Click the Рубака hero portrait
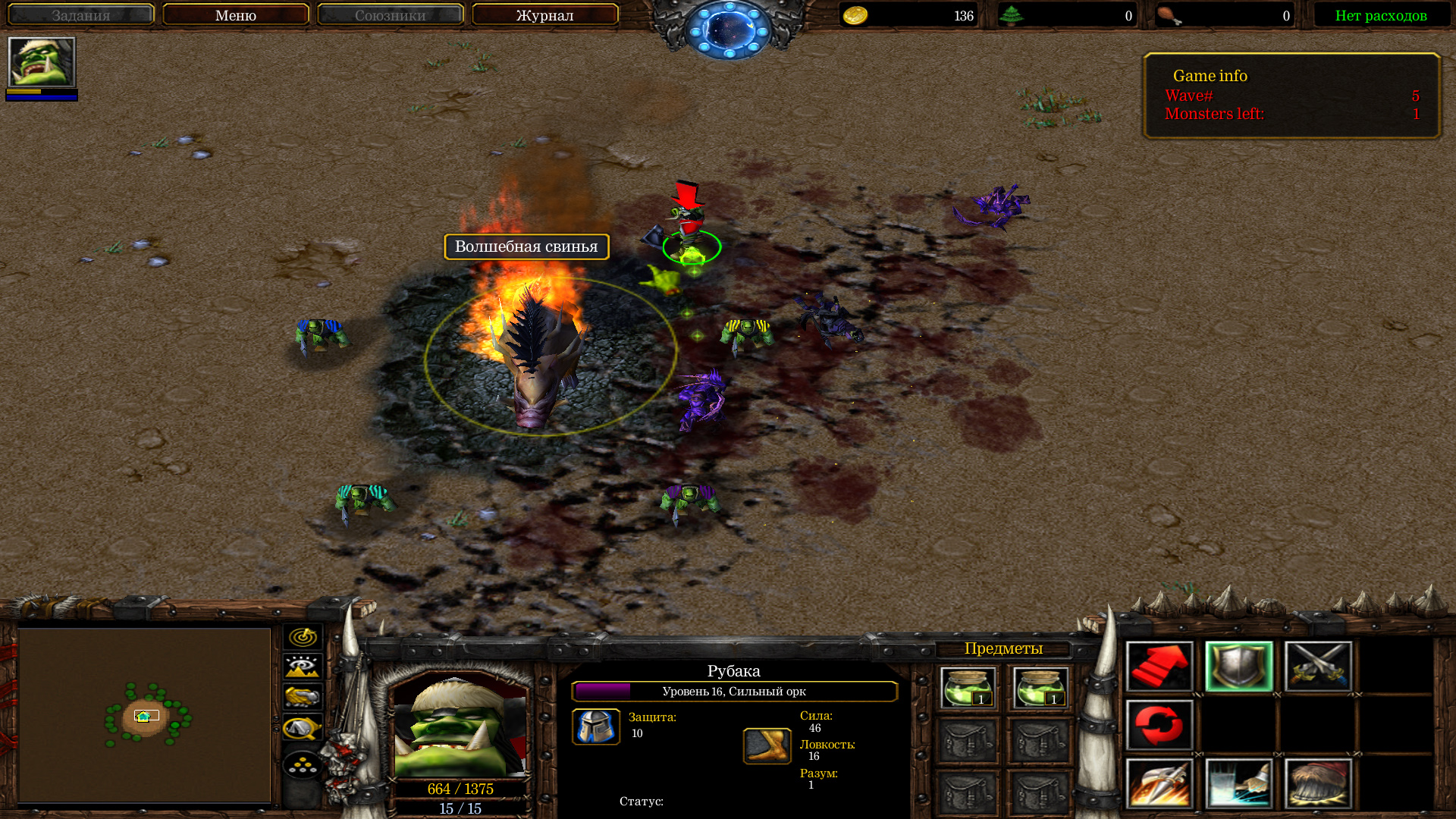Viewport: 1456px width, 819px height. point(460,726)
